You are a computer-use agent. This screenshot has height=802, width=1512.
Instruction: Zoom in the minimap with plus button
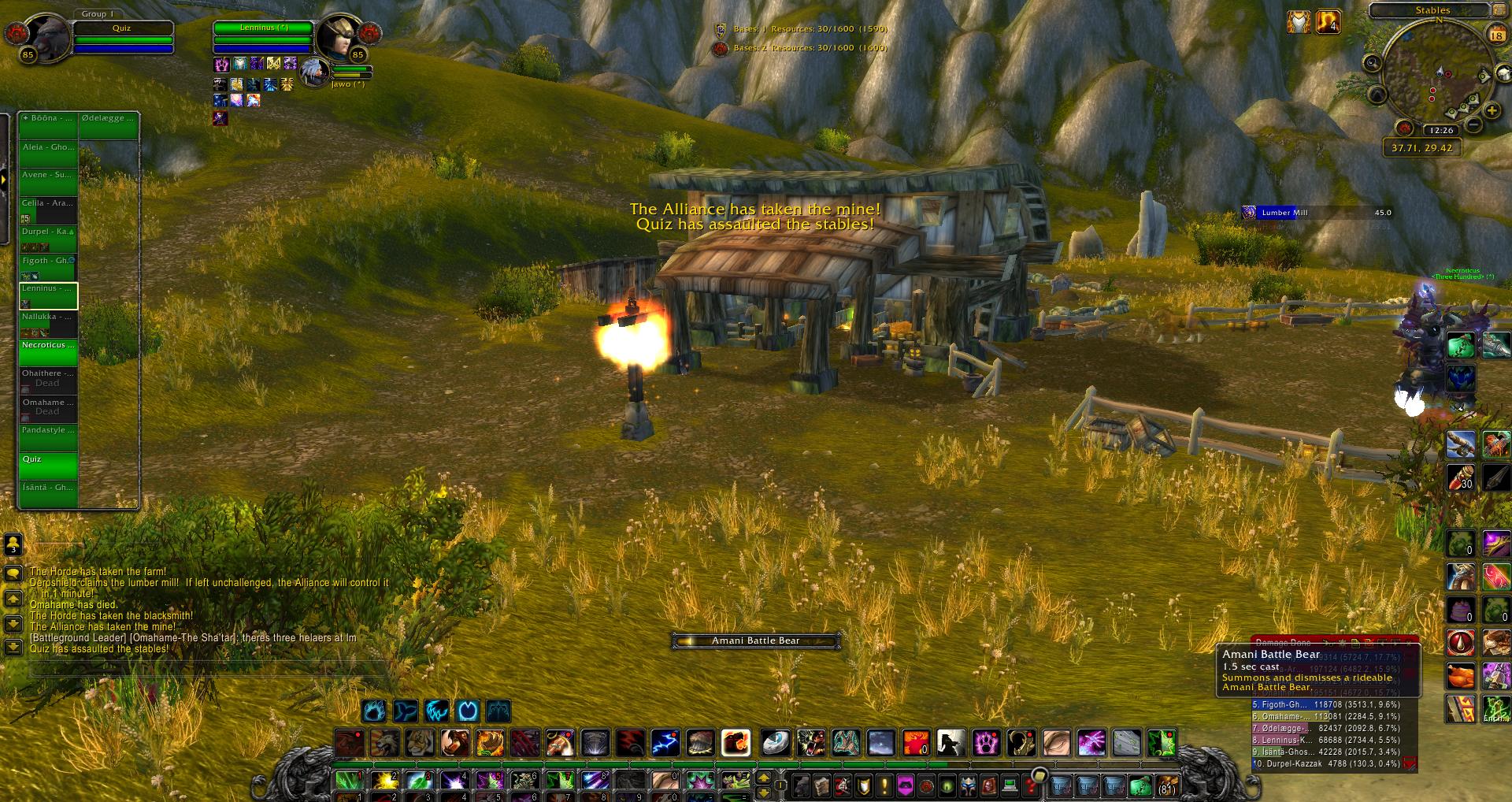coord(1492,111)
